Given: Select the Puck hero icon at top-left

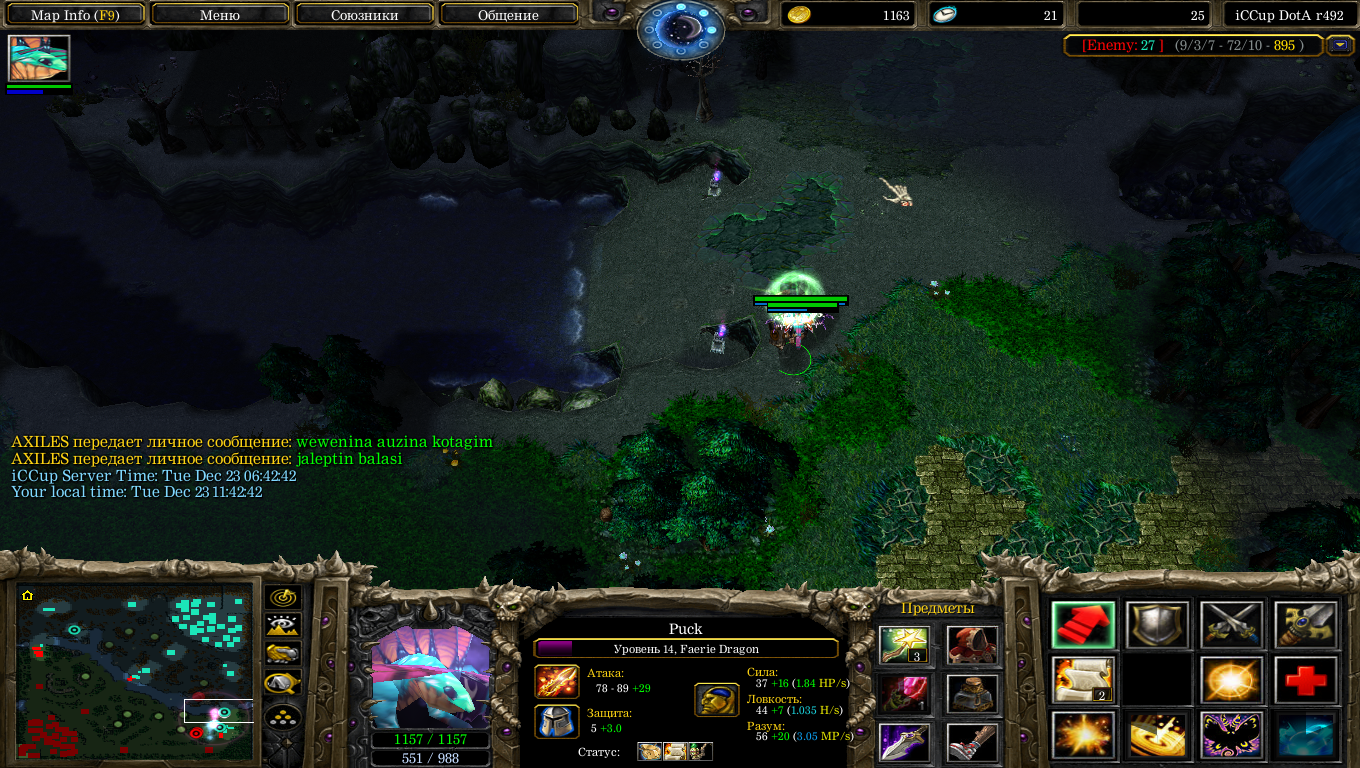Looking at the screenshot, I should tap(40, 58).
